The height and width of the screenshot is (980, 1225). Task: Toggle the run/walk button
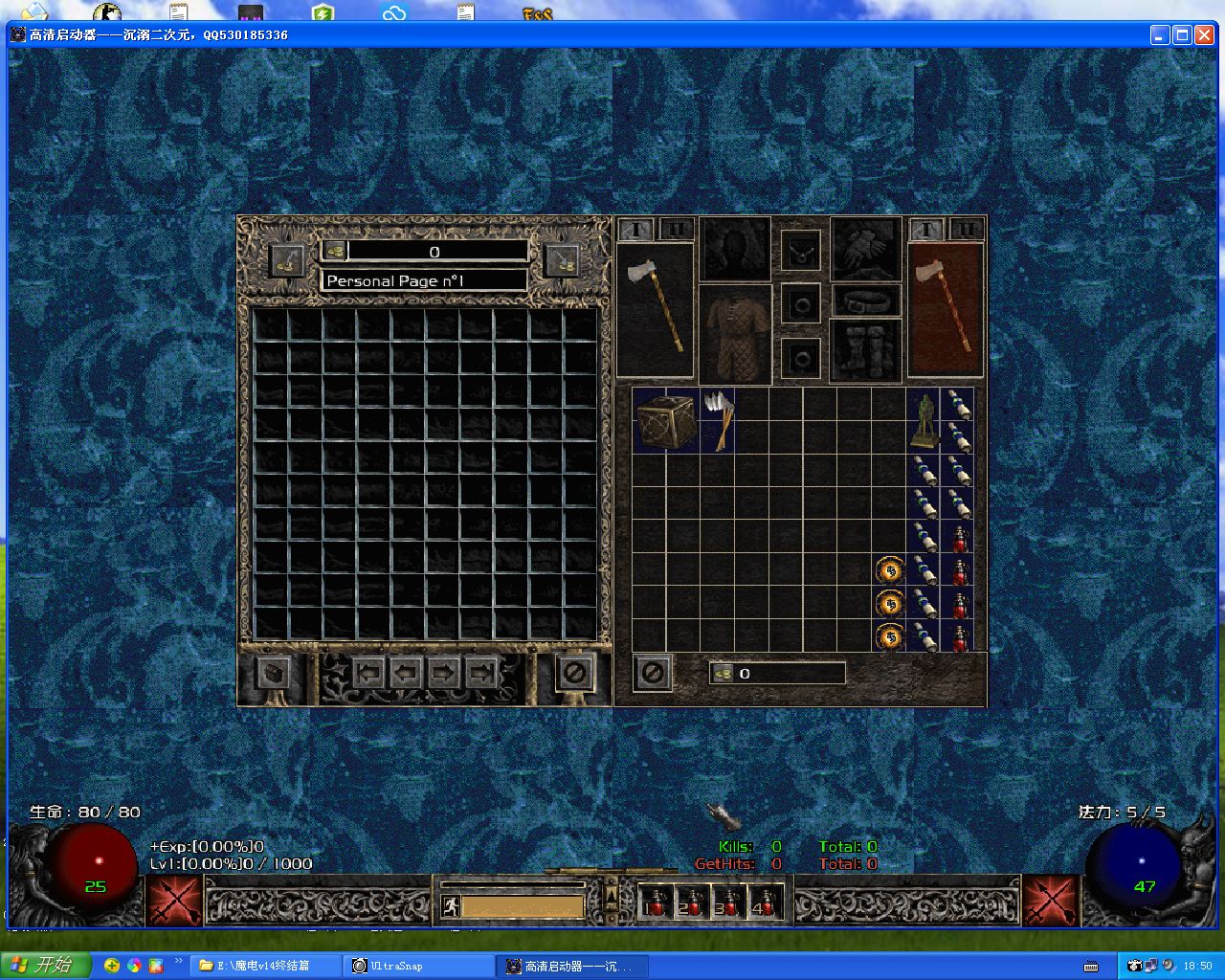click(x=450, y=905)
